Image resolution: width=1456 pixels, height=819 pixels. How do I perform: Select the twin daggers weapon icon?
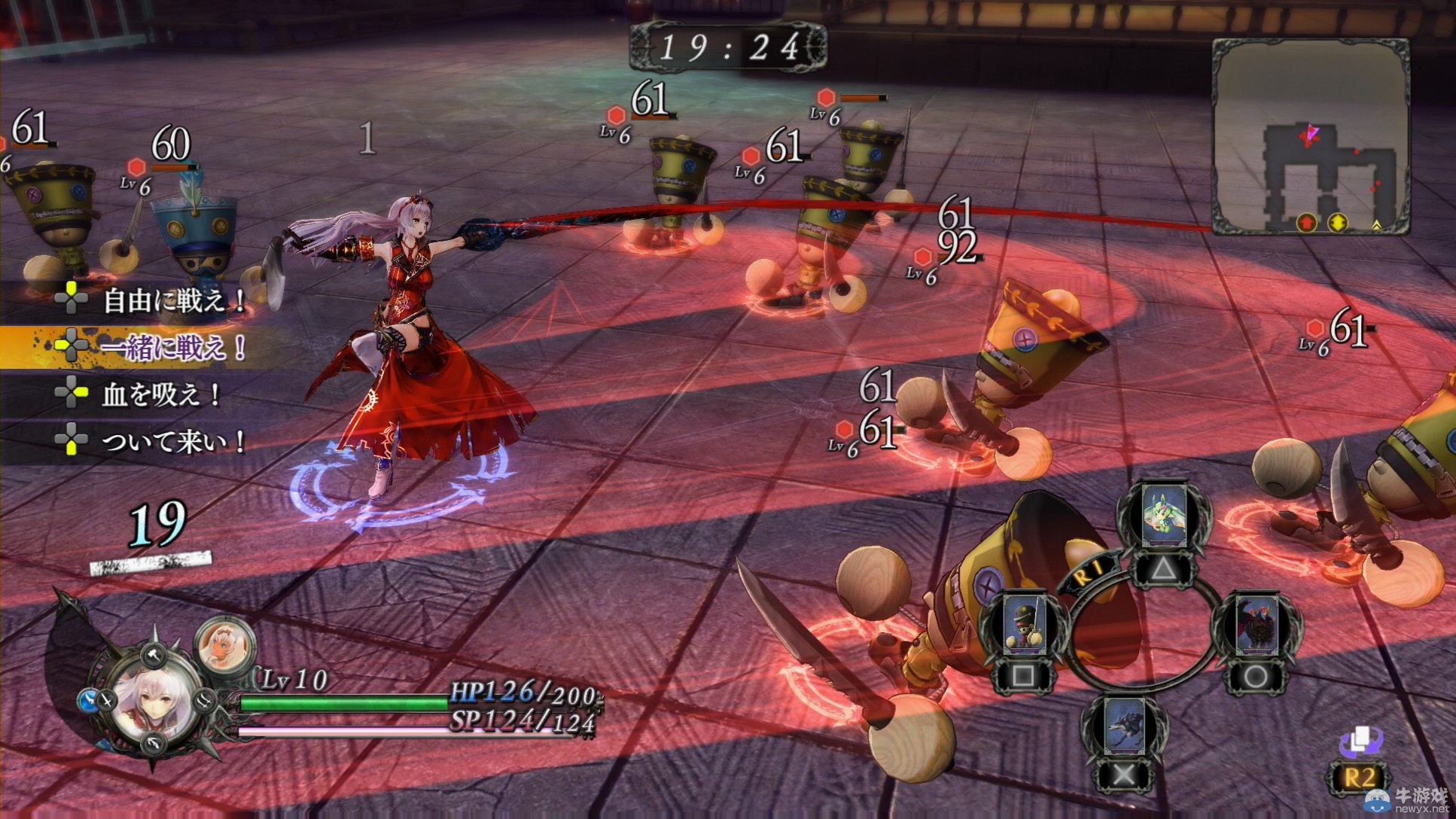[205, 701]
